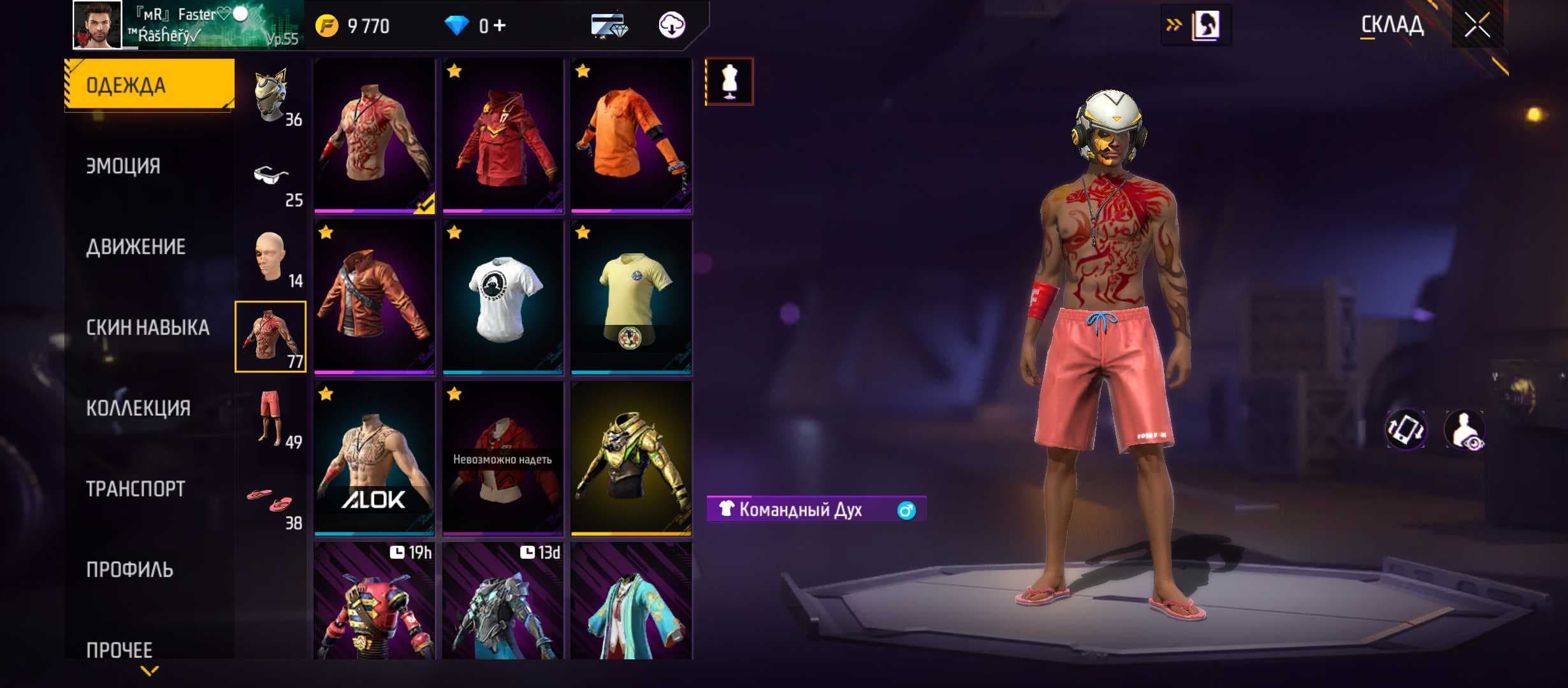The image size is (1568, 688).
Task: Select the Скин Навыка category
Action: pos(148,327)
